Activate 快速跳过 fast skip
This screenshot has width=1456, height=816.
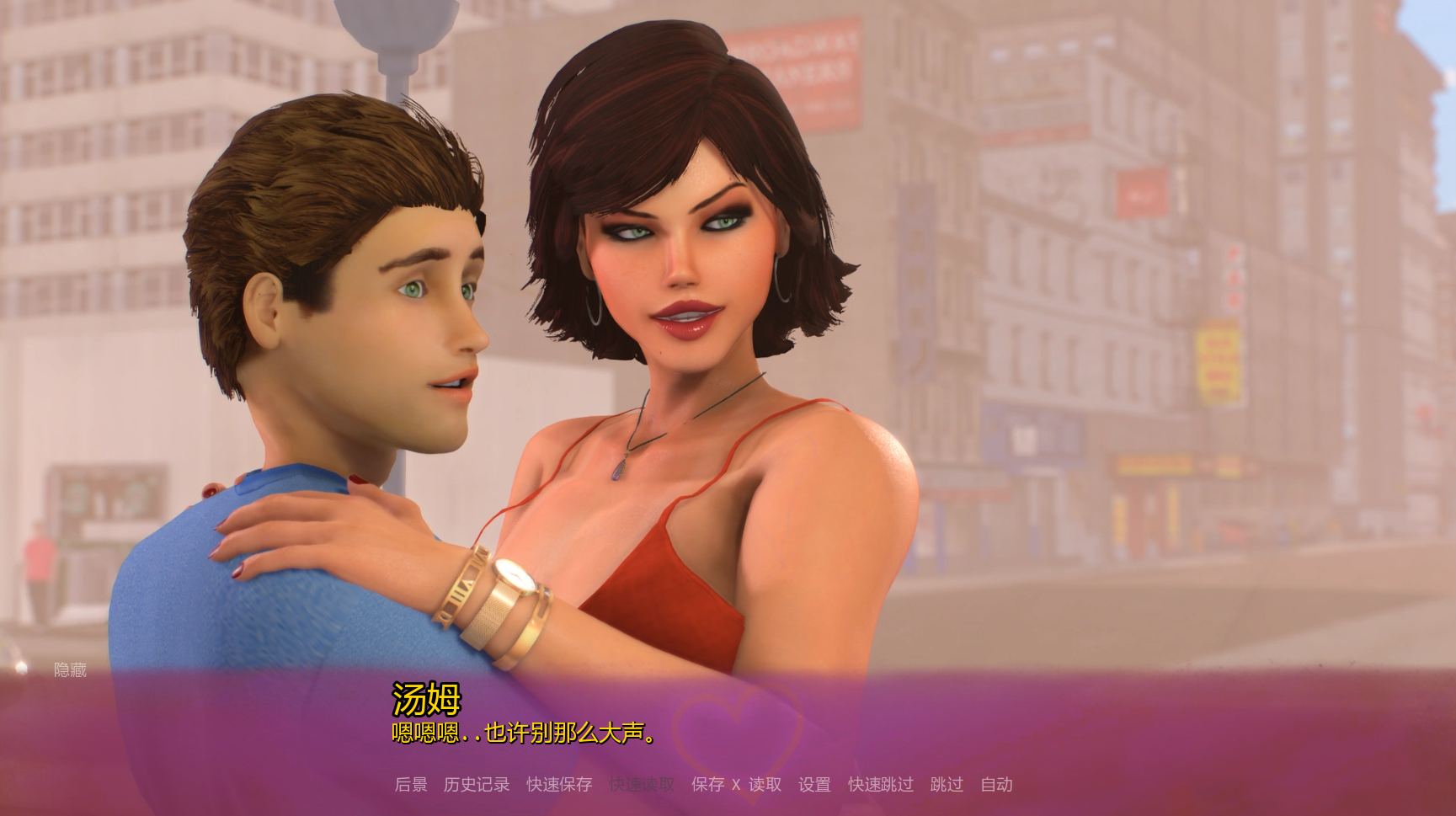(880, 785)
